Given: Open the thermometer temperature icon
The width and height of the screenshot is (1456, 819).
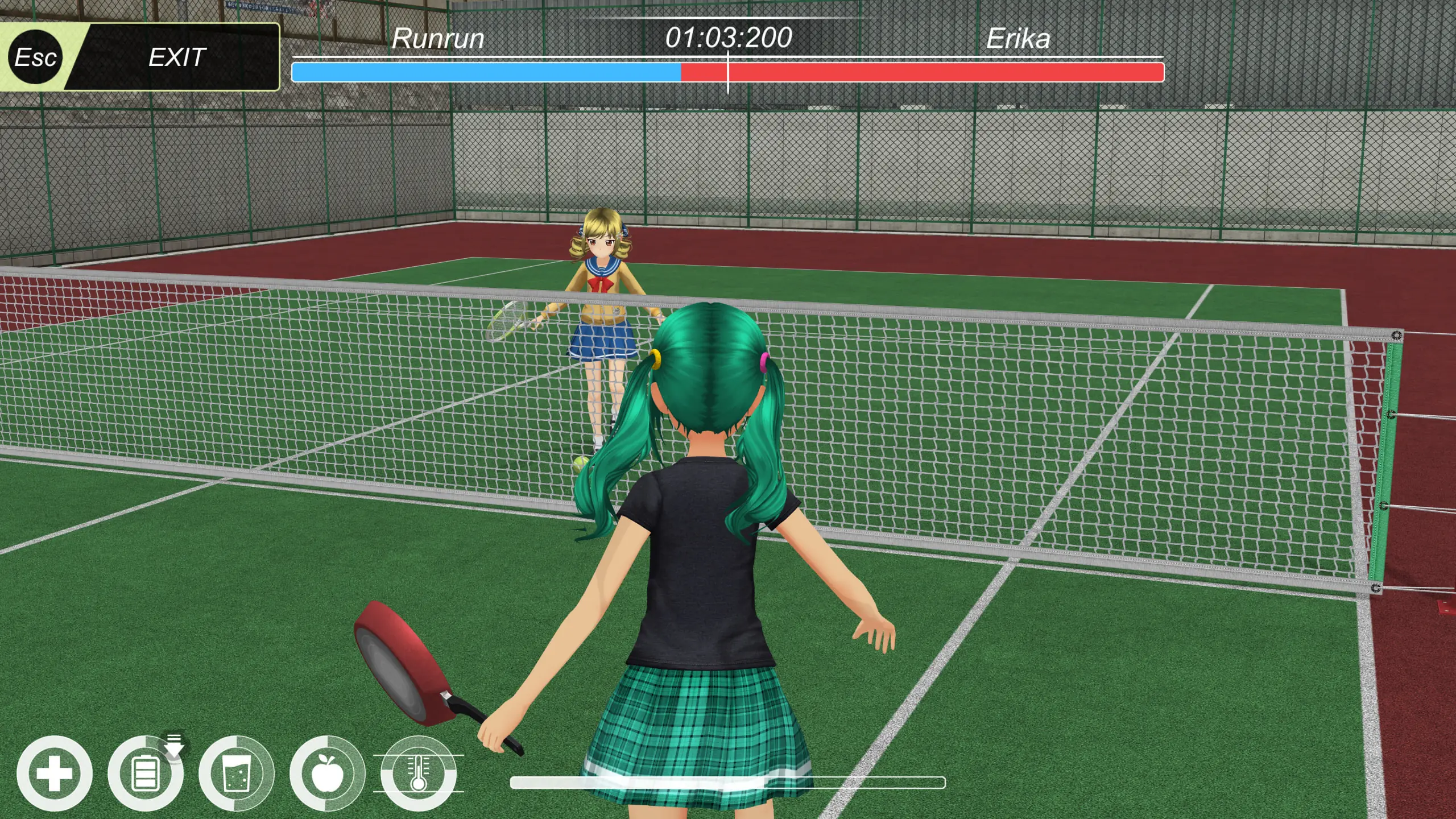Looking at the screenshot, I should [419, 773].
